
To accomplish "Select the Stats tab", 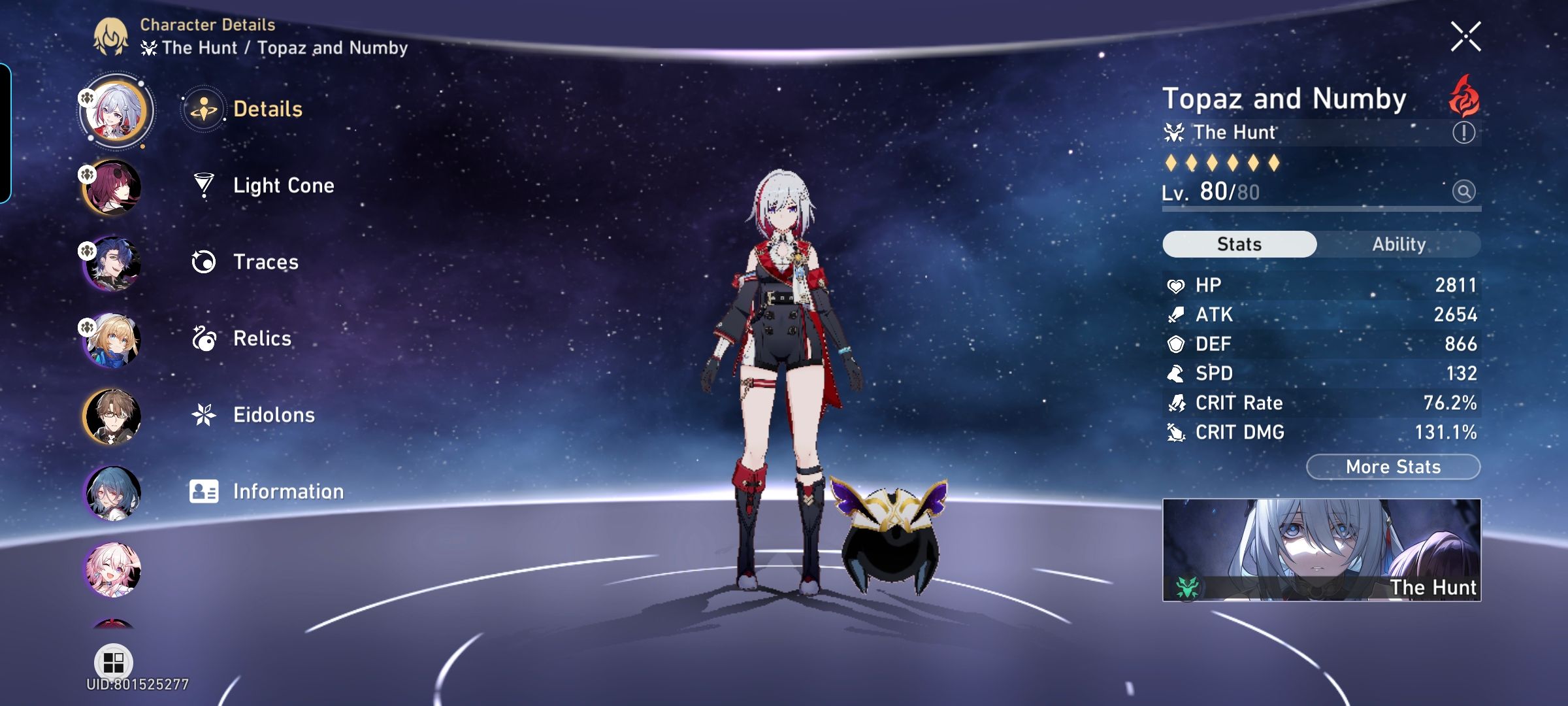I will click(1239, 243).
